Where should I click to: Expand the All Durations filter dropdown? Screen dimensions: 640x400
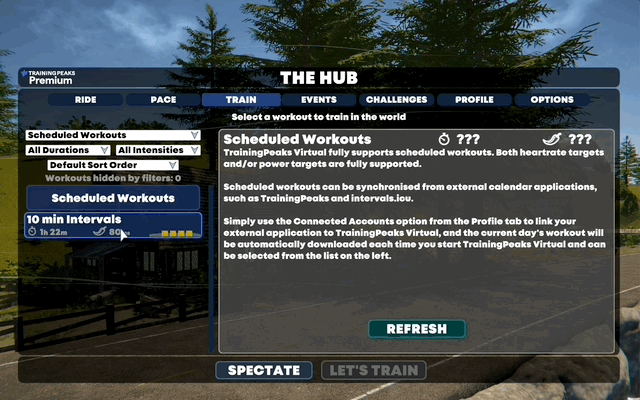pos(67,150)
